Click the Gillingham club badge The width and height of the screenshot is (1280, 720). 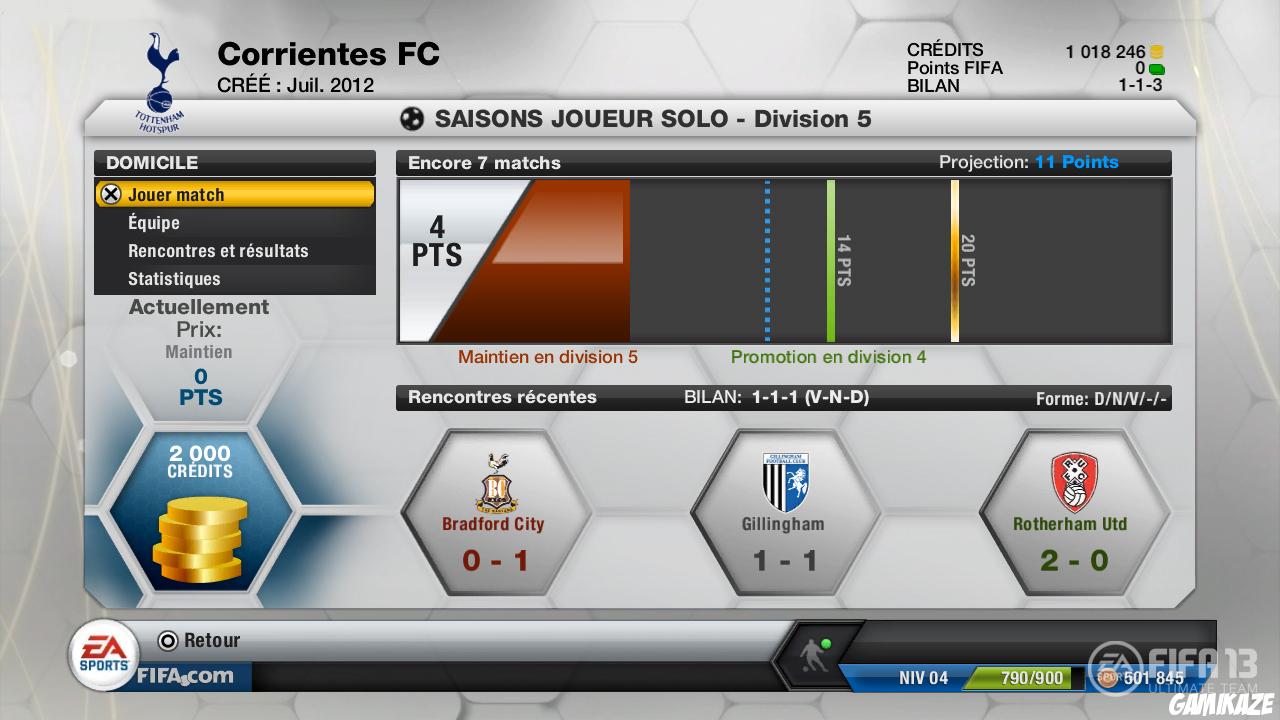pyautogui.click(x=785, y=480)
